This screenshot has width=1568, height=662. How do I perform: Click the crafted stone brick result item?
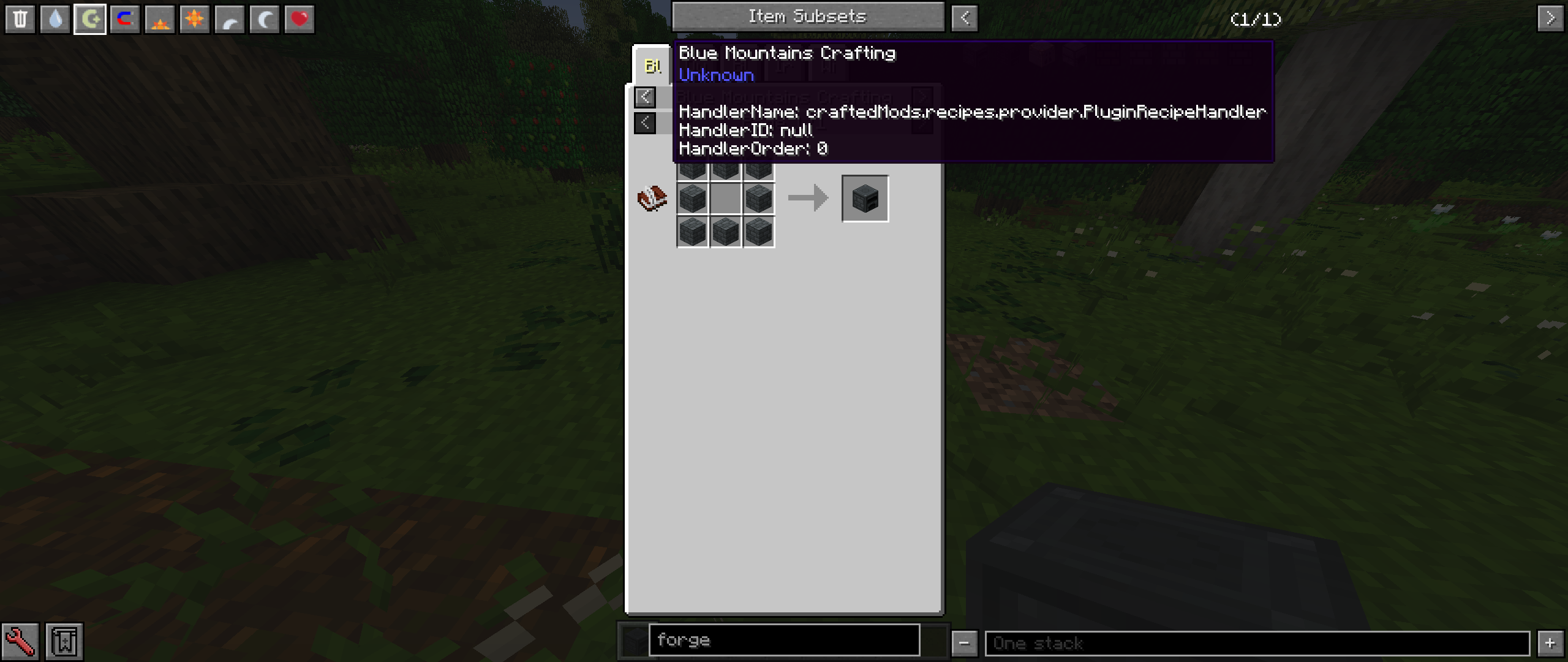[865, 197]
